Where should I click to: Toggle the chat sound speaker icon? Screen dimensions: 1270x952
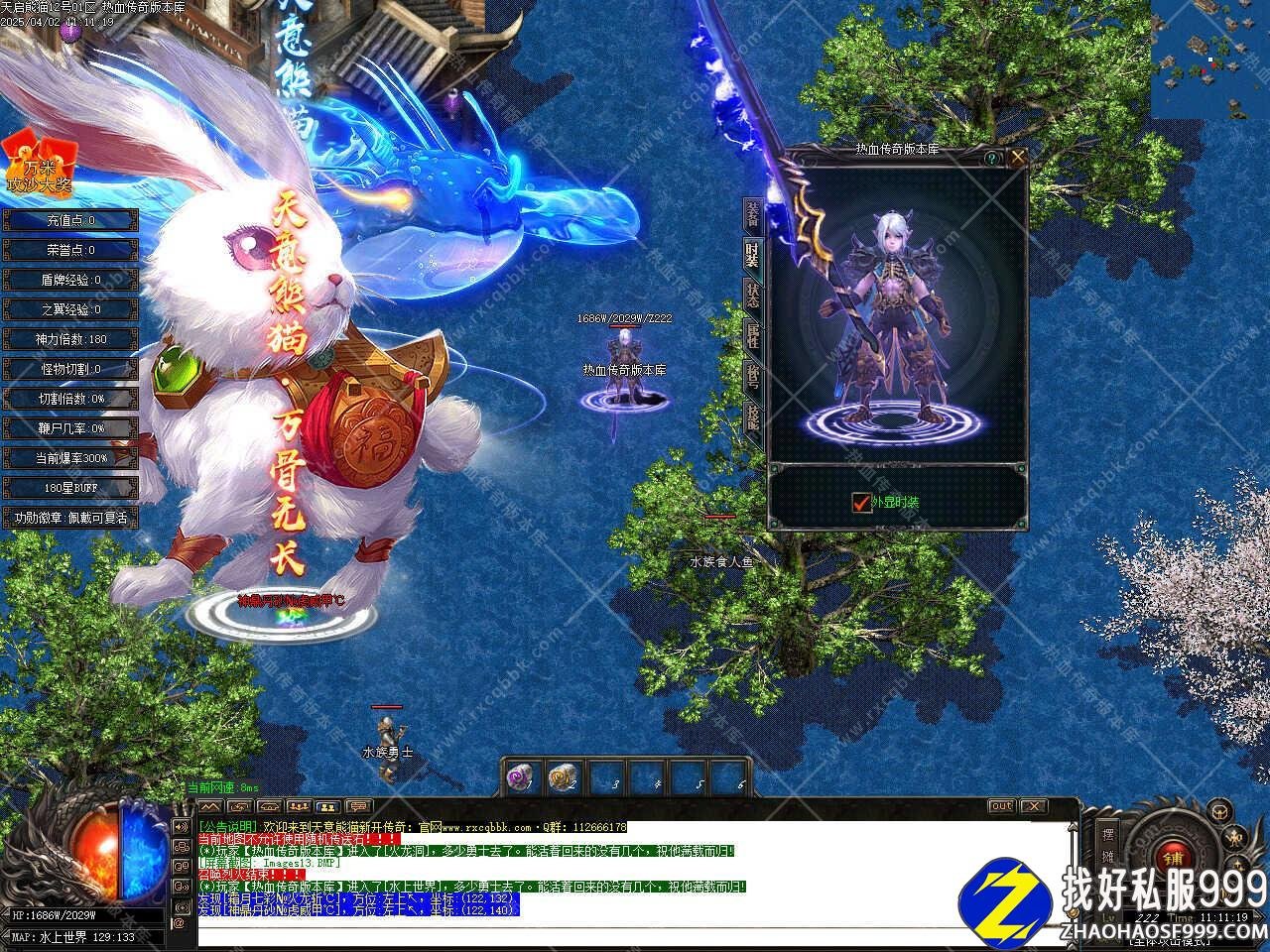[180, 826]
